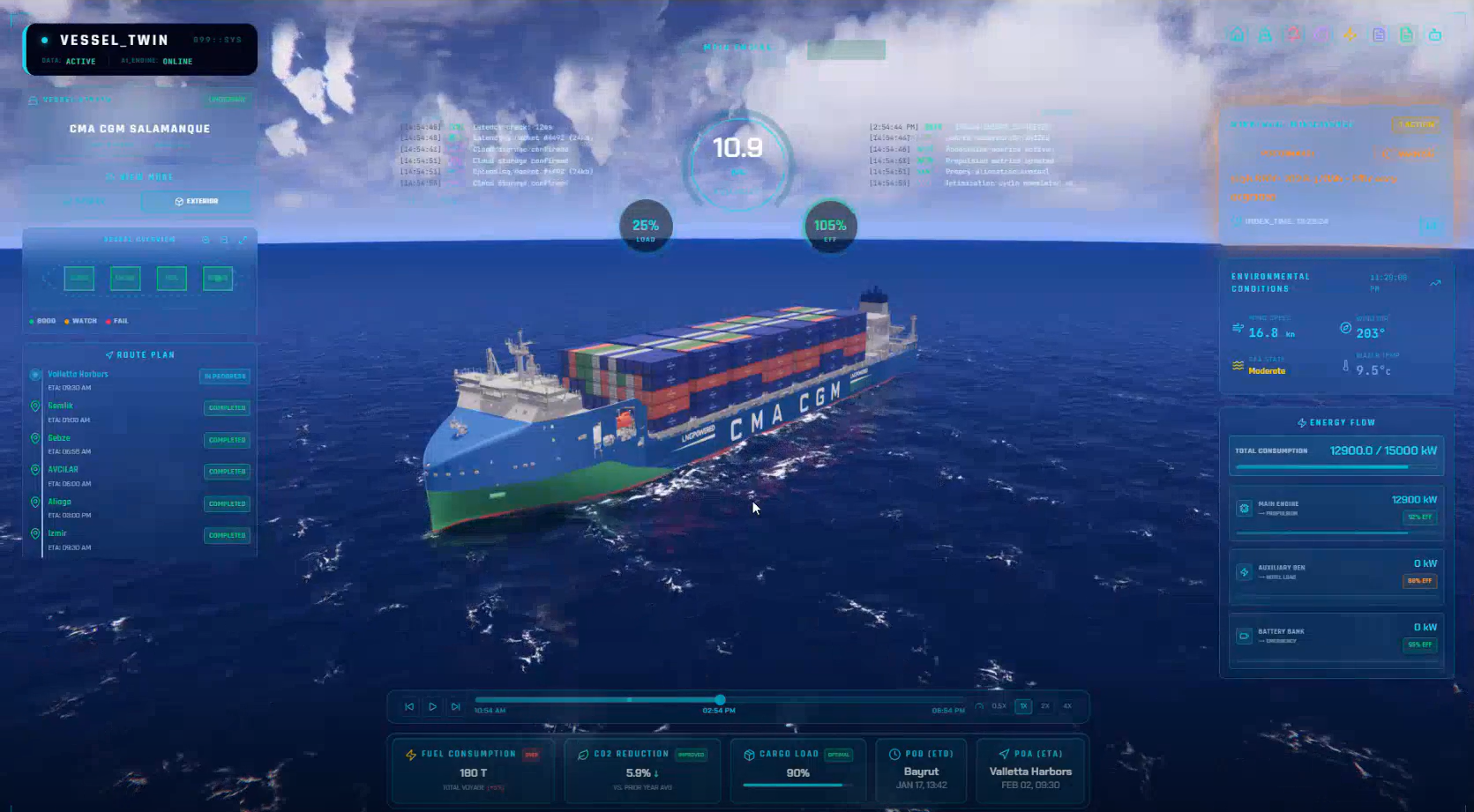Select 4X playback speed
This screenshot has width=1474, height=812.
click(1067, 706)
